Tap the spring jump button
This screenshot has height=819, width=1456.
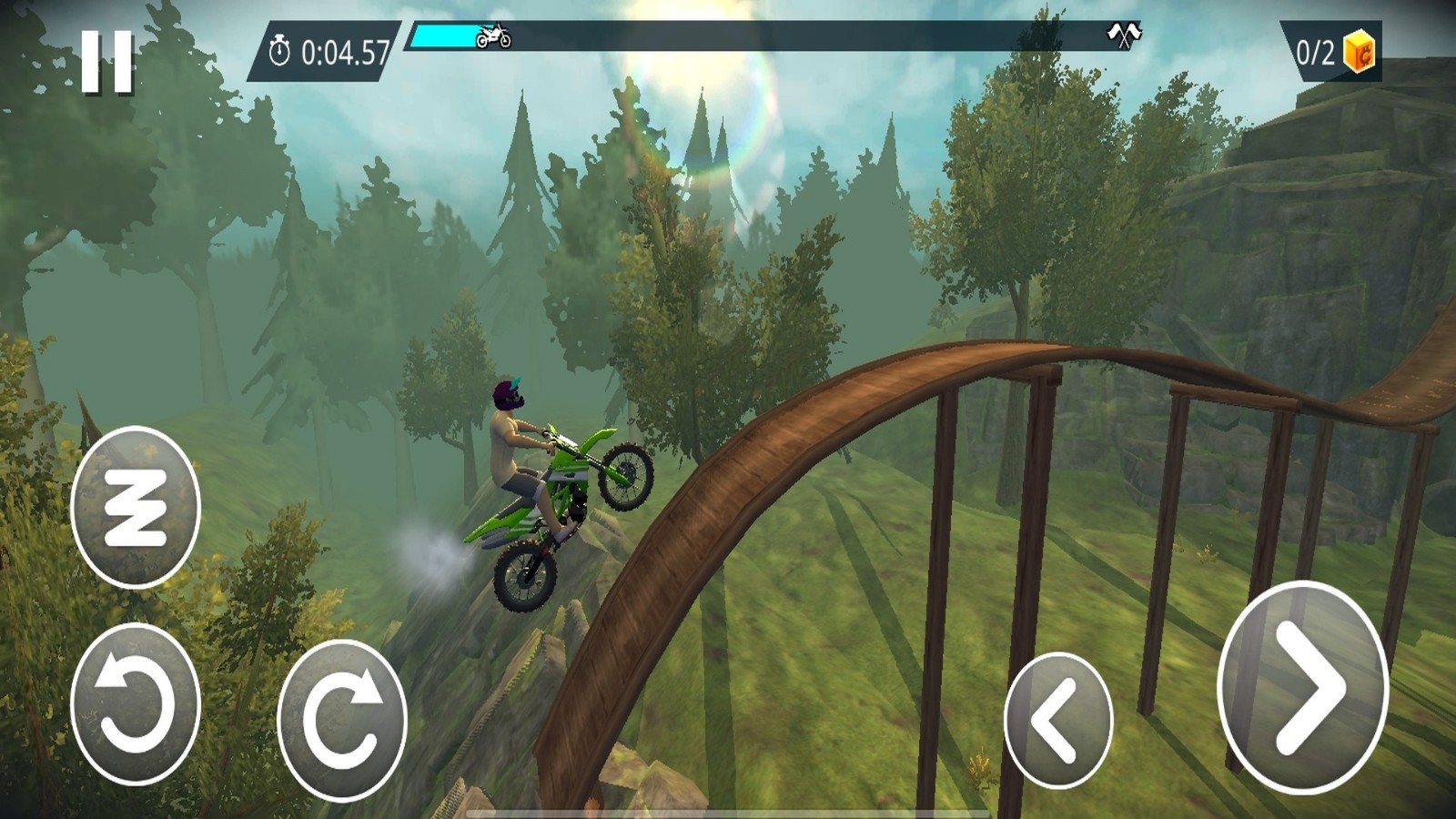[135, 508]
